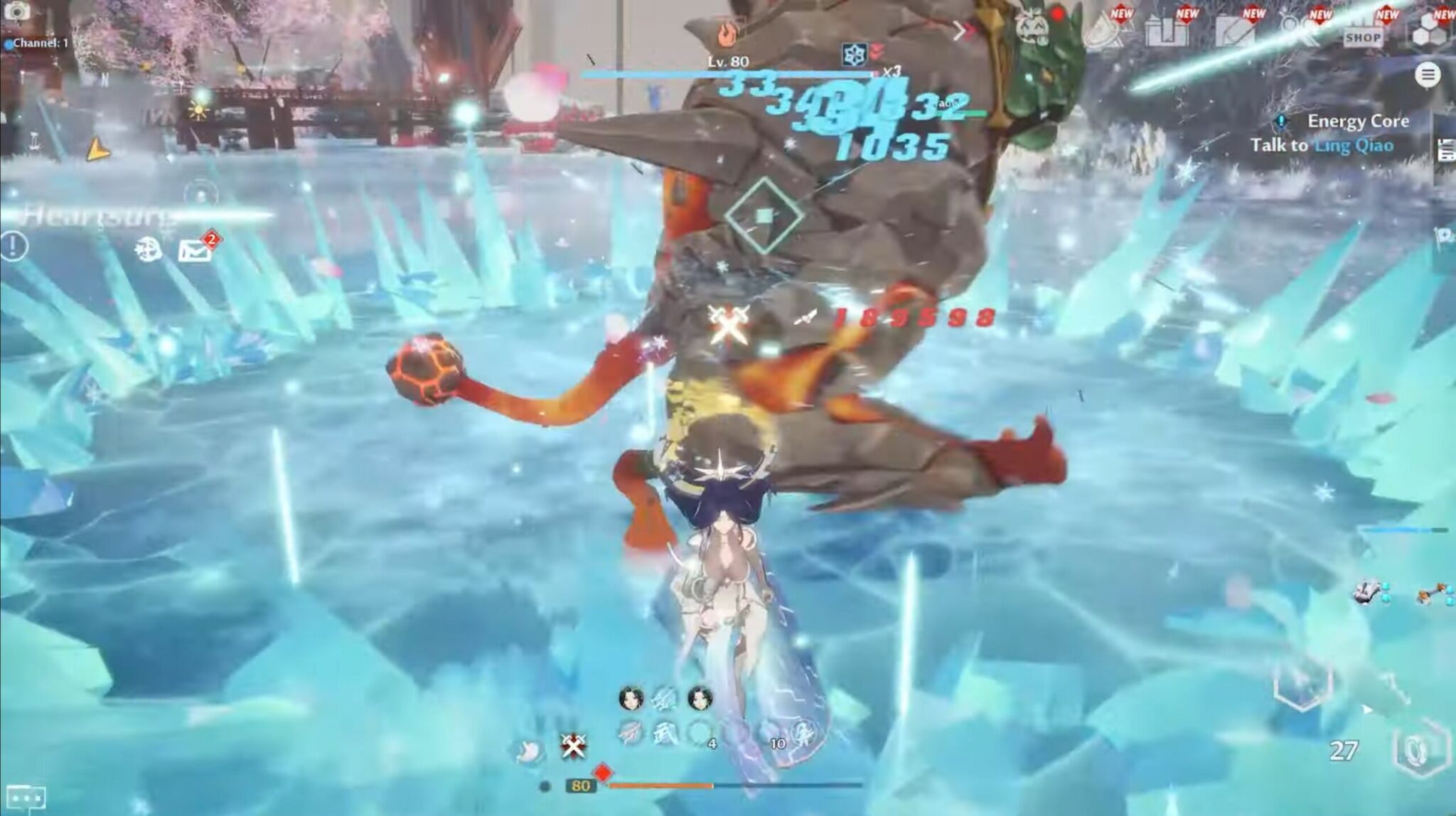Select the crossed-swords weapon slot
The width and height of the screenshot is (1456, 816).
click(572, 746)
